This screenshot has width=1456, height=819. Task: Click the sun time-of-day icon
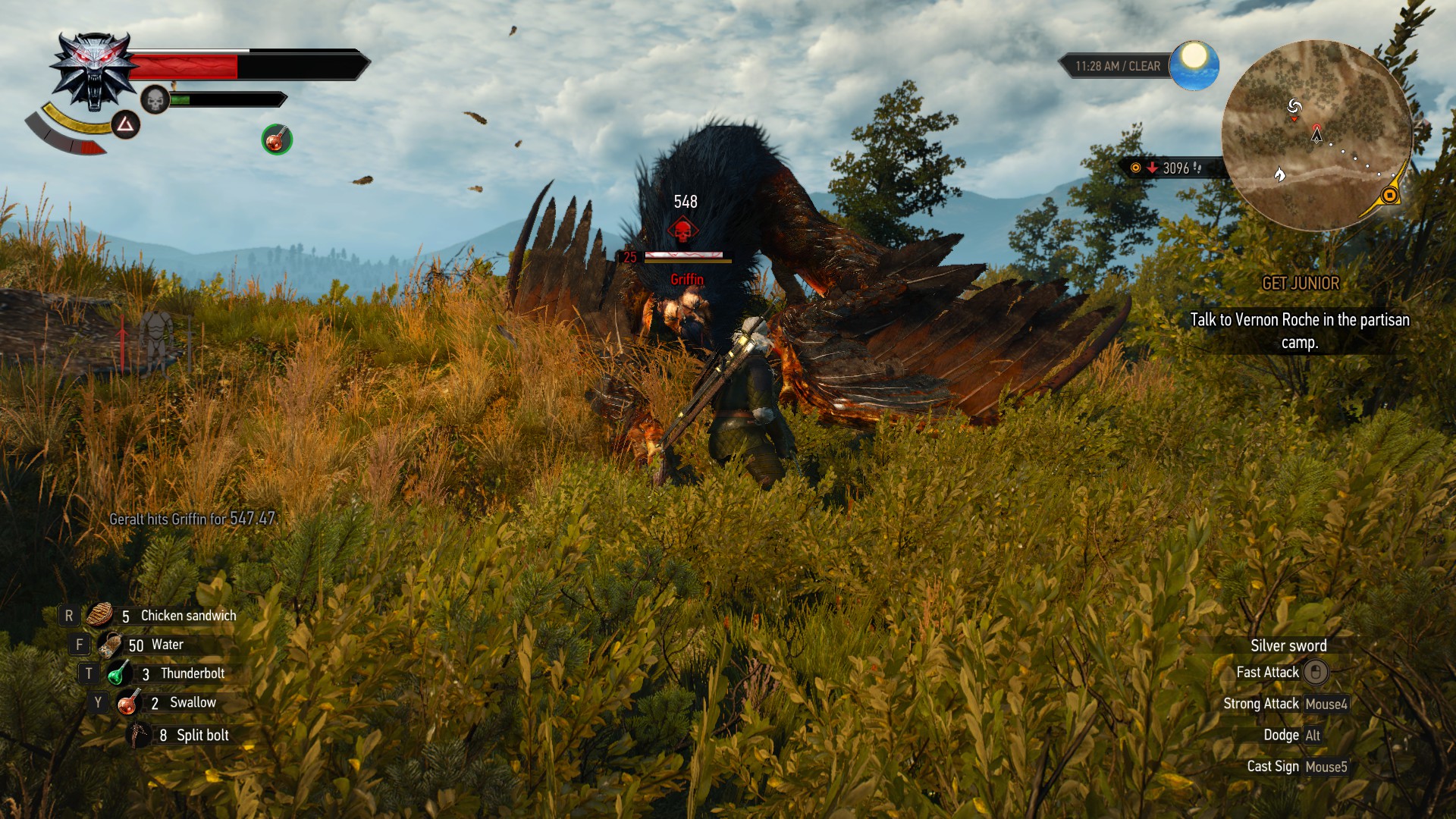click(1194, 65)
